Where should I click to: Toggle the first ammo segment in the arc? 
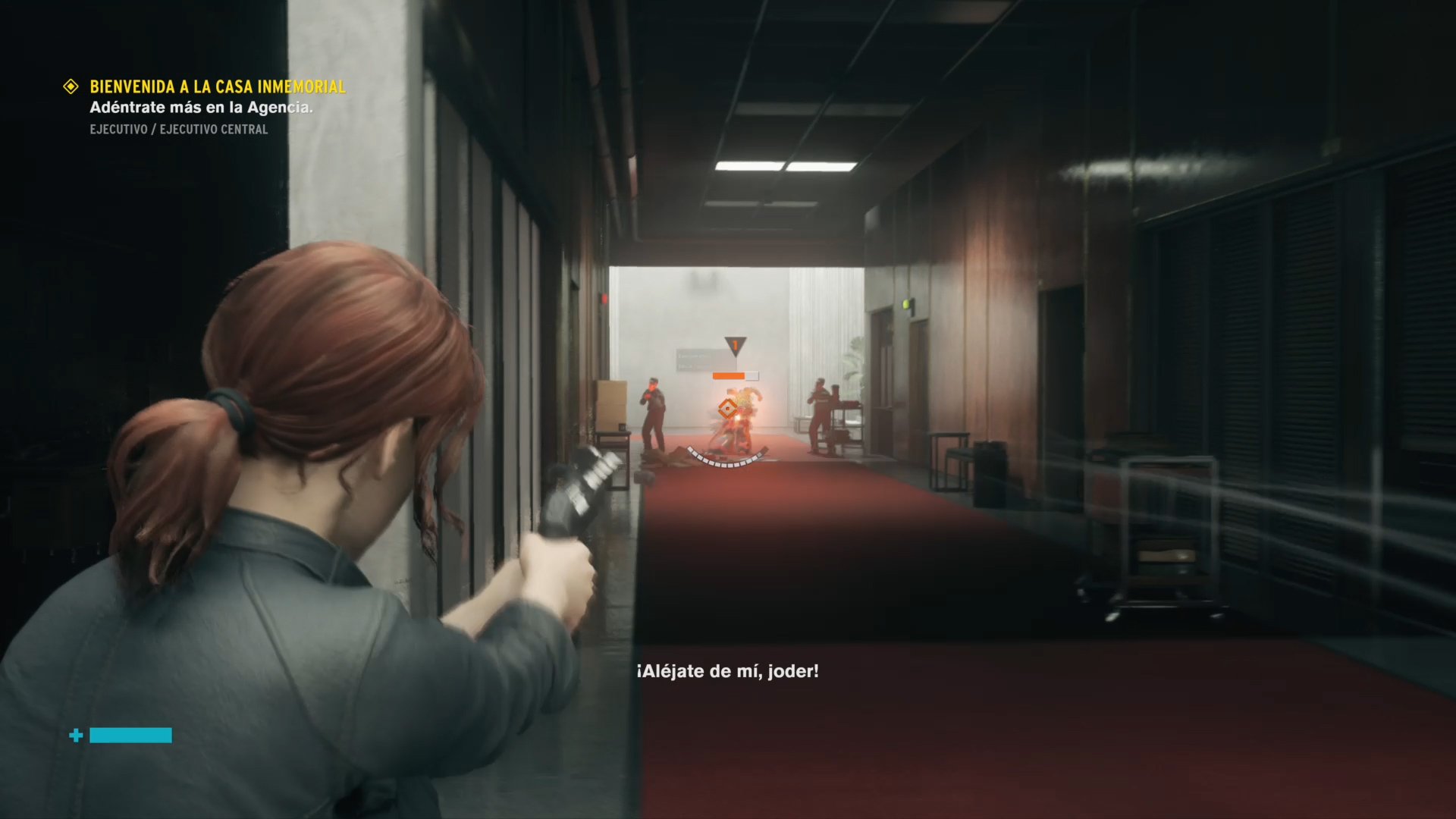click(x=689, y=448)
